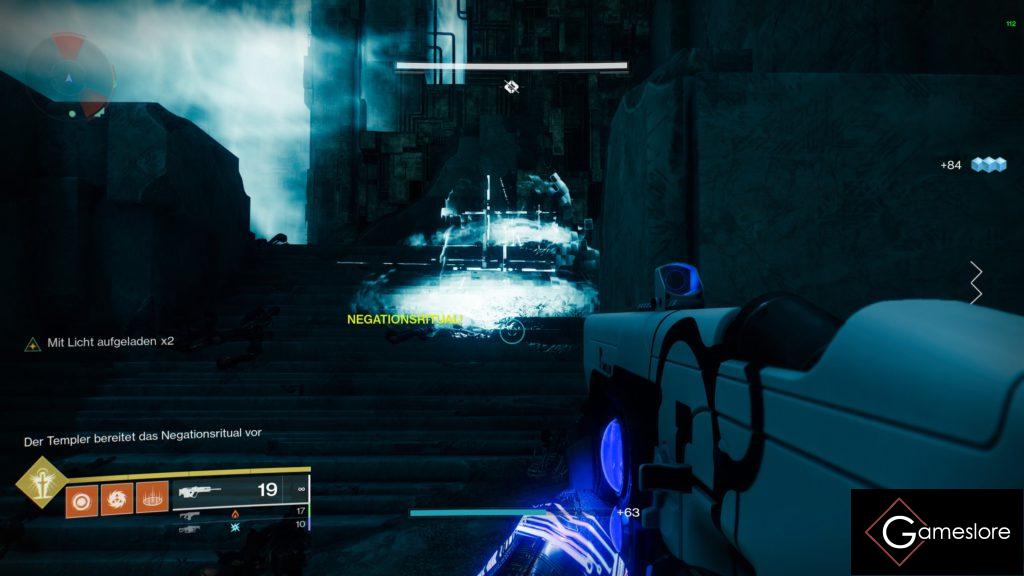Activate the golden super ability diamond

41,482
